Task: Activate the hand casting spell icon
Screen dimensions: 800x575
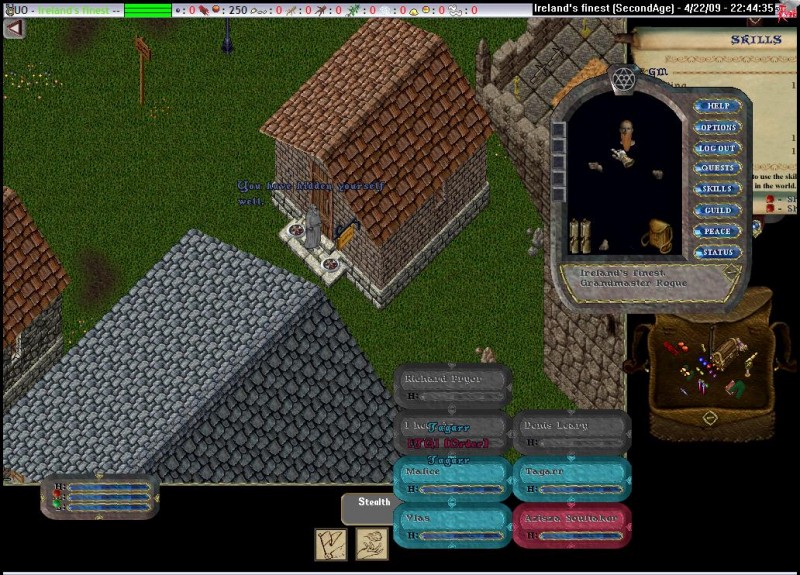Action: coord(372,544)
